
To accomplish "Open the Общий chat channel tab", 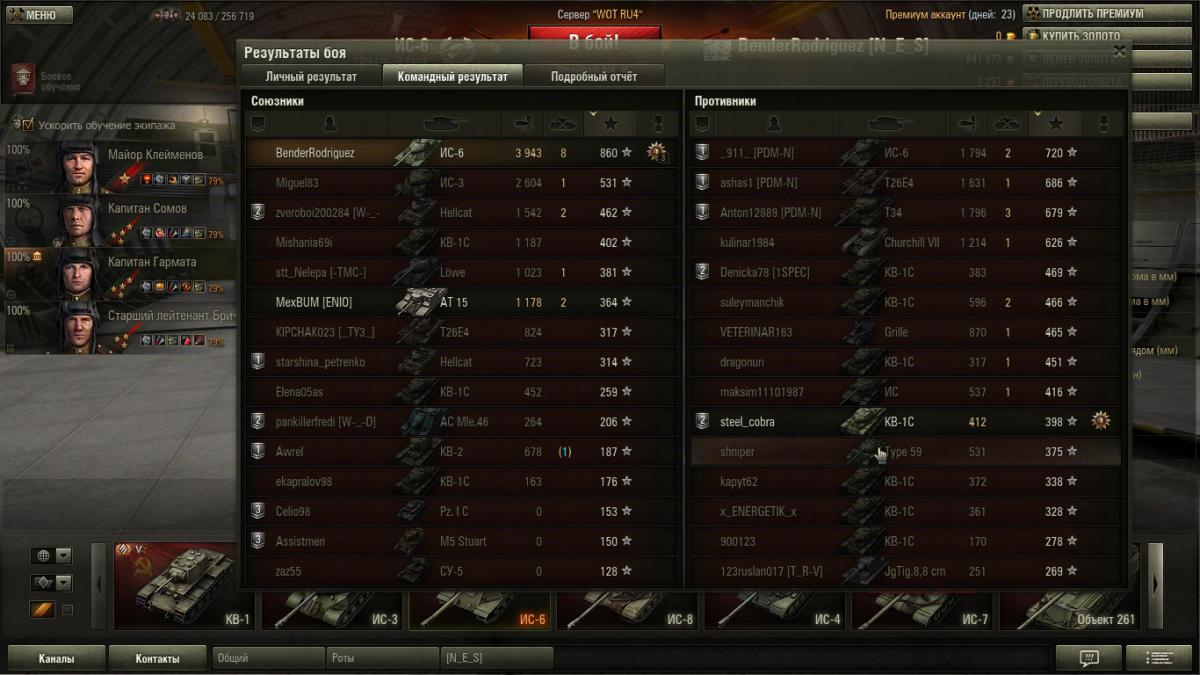I will click(268, 659).
